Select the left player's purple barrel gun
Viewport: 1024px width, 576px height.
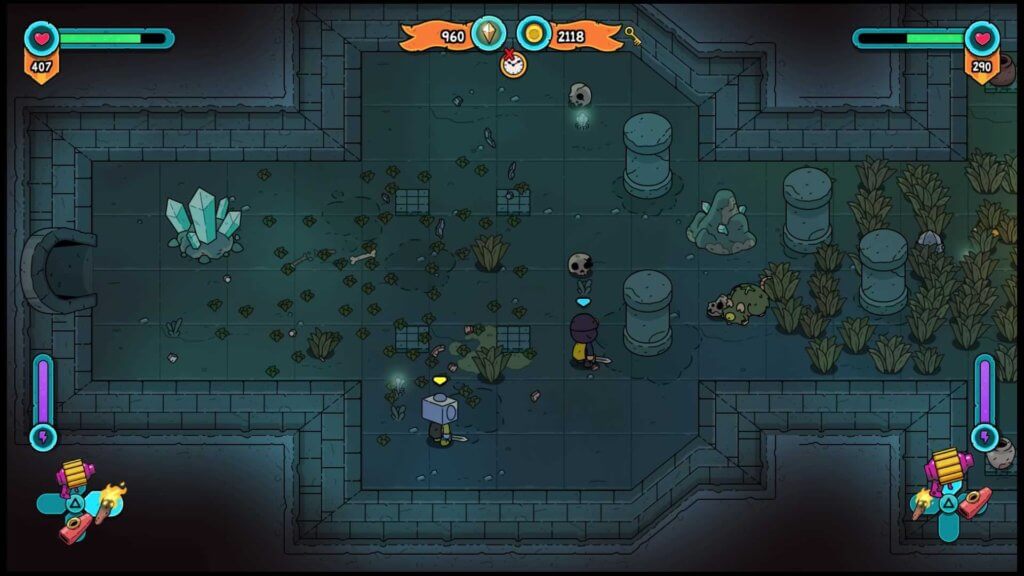point(73,474)
